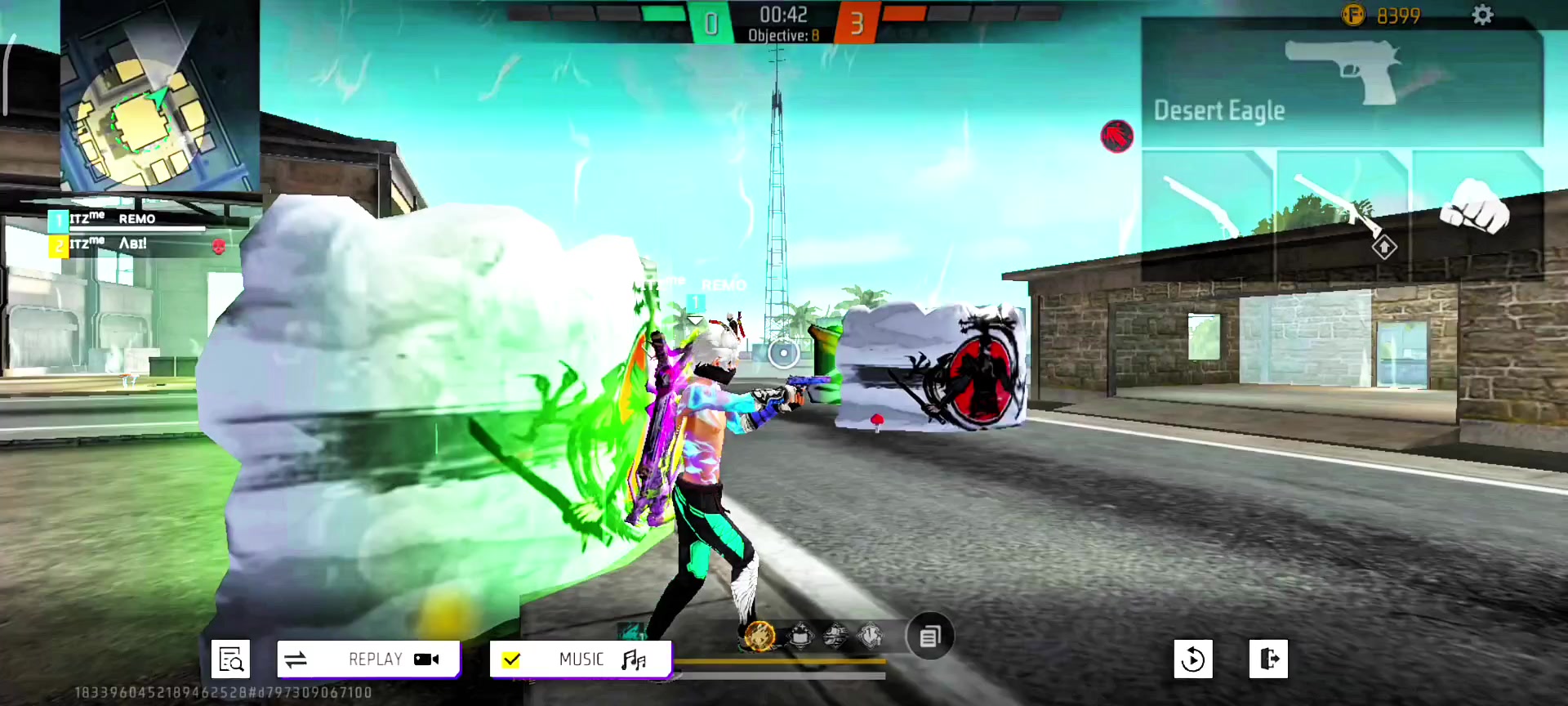Restart playback with the replay arrow button
This screenshot has height=706, width=1568.
tap(1192, 659)
